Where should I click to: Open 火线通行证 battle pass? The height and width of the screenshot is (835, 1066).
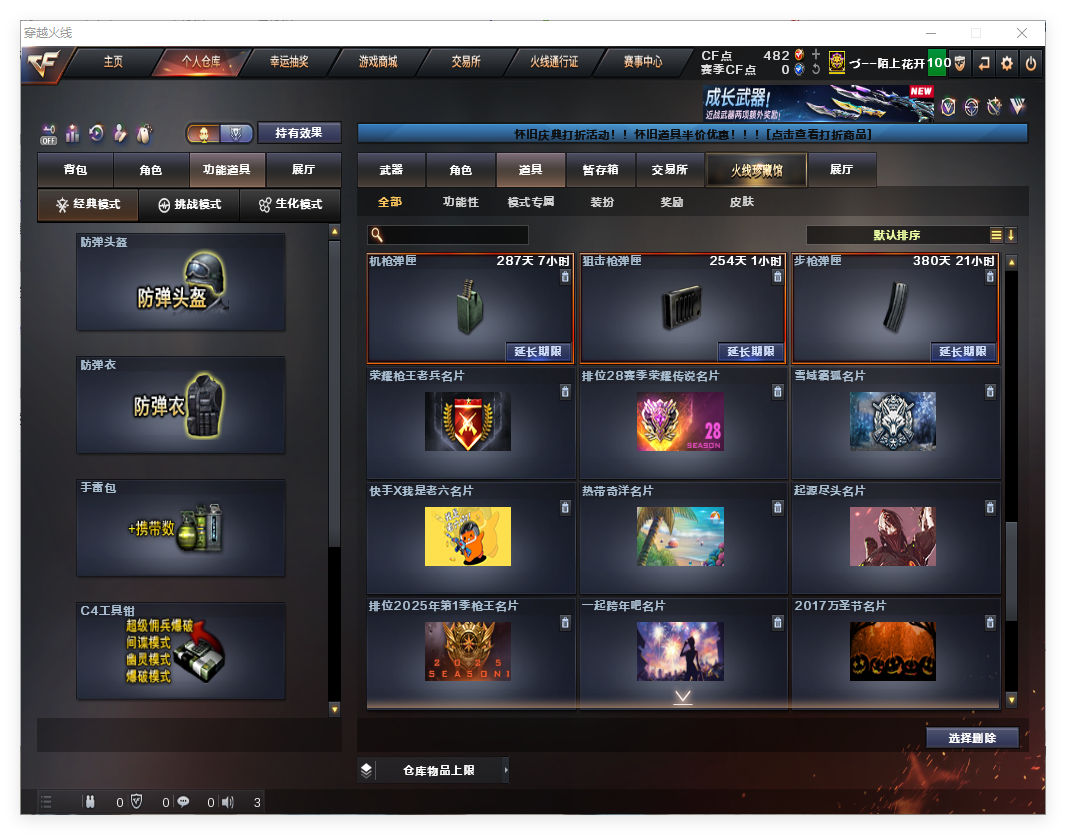coord(554,62)
